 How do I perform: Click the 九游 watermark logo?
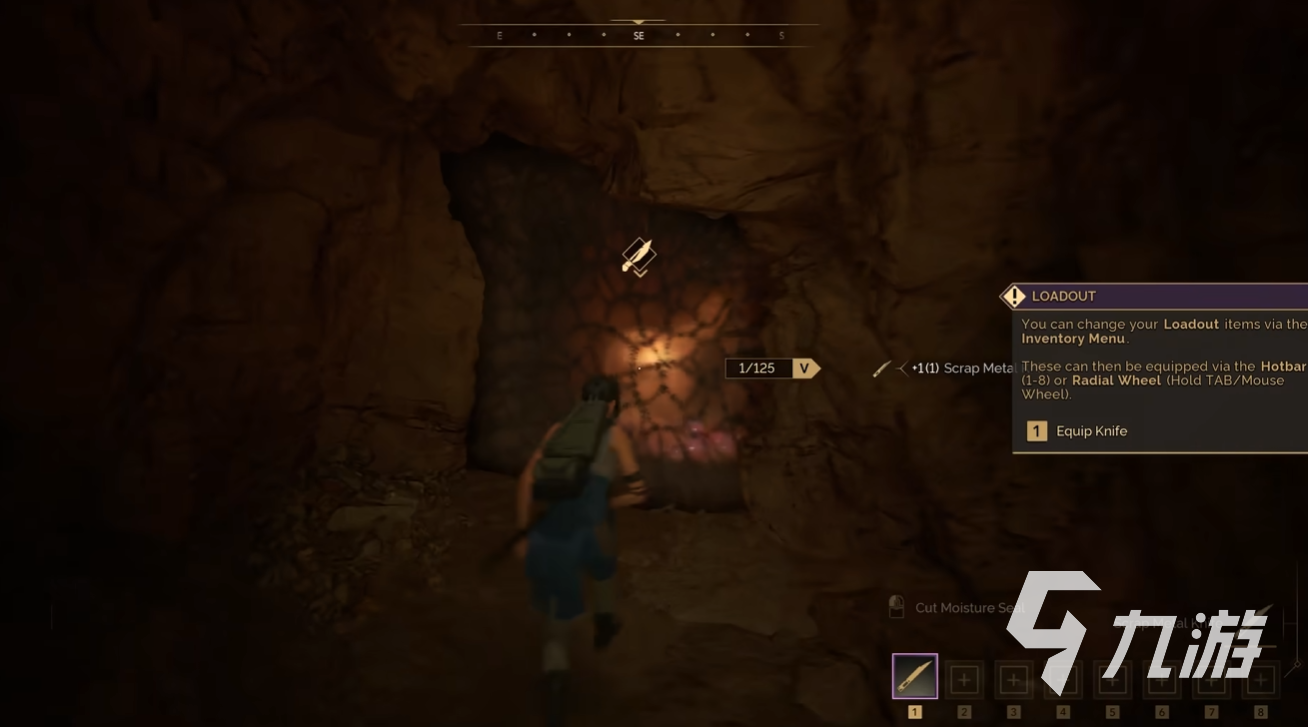[x=1137, y=628]
